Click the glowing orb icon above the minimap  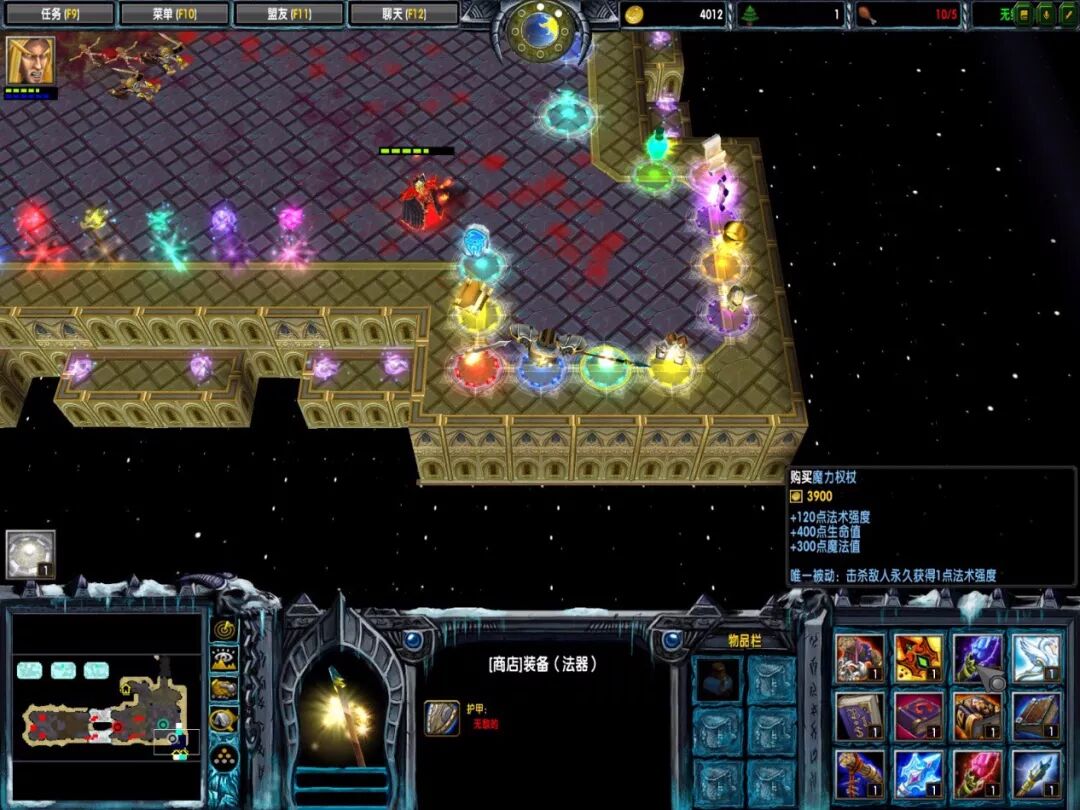30,555
